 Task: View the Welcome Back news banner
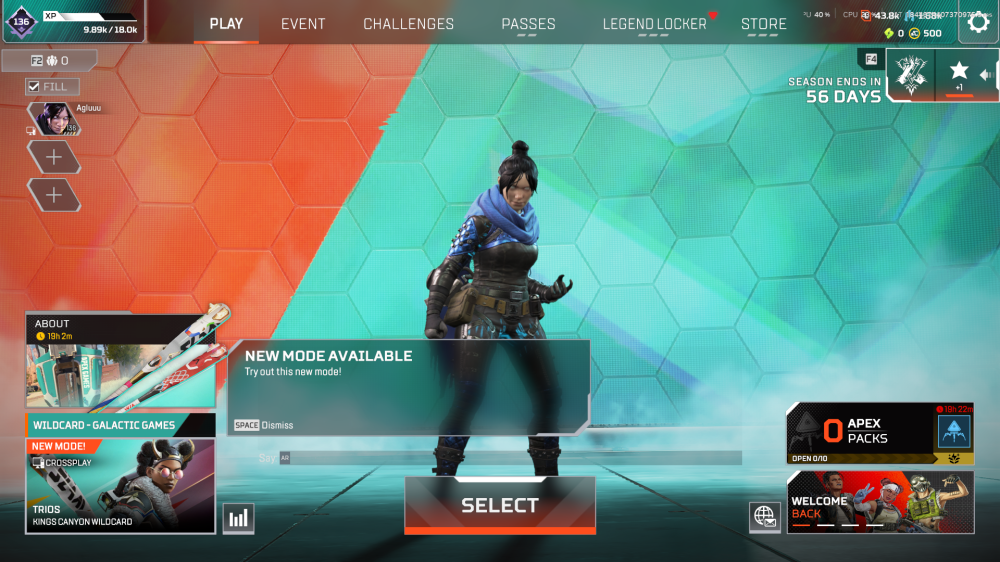tap(880, 502)
